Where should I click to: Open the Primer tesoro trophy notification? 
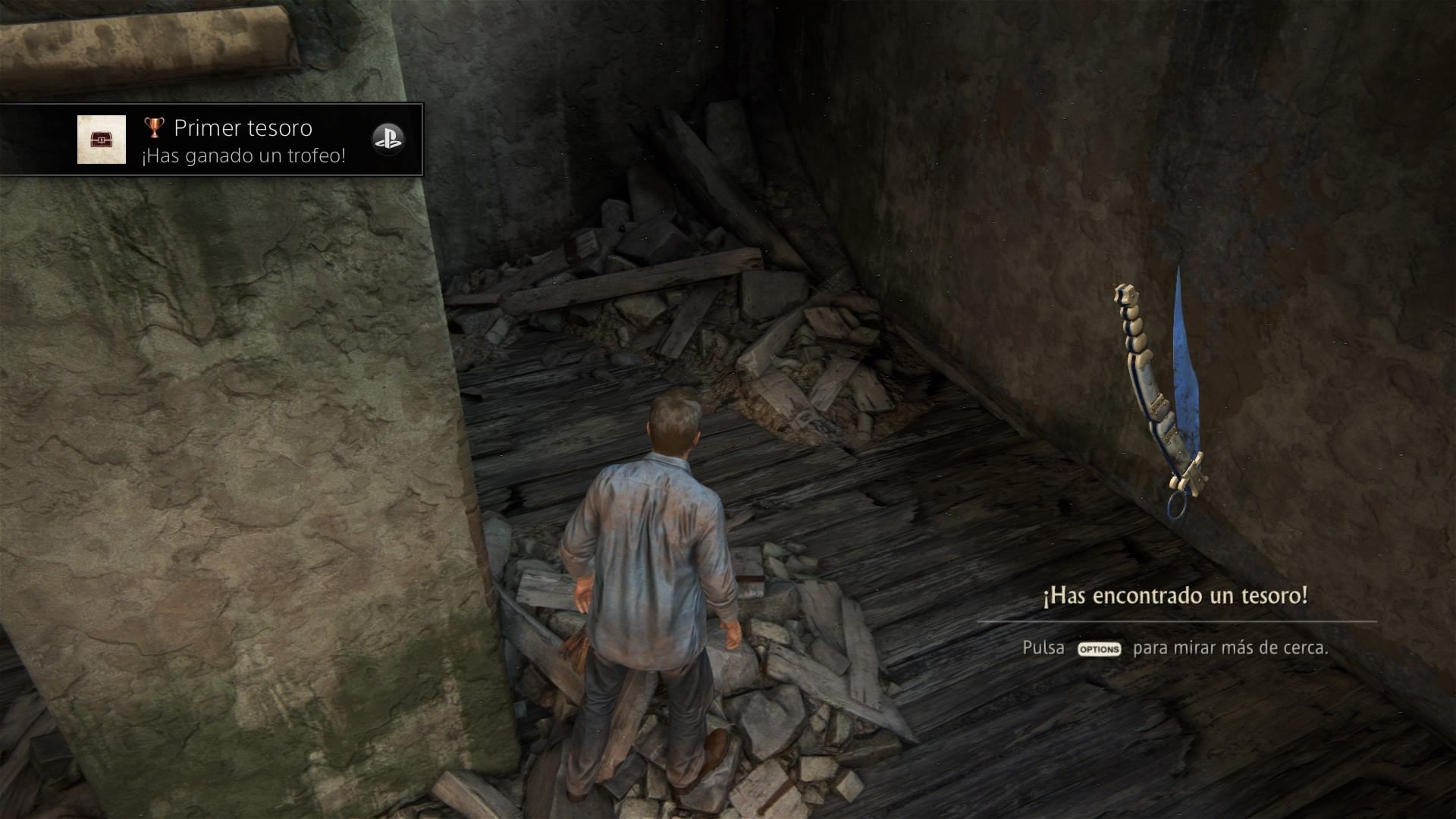click(243, 140)
